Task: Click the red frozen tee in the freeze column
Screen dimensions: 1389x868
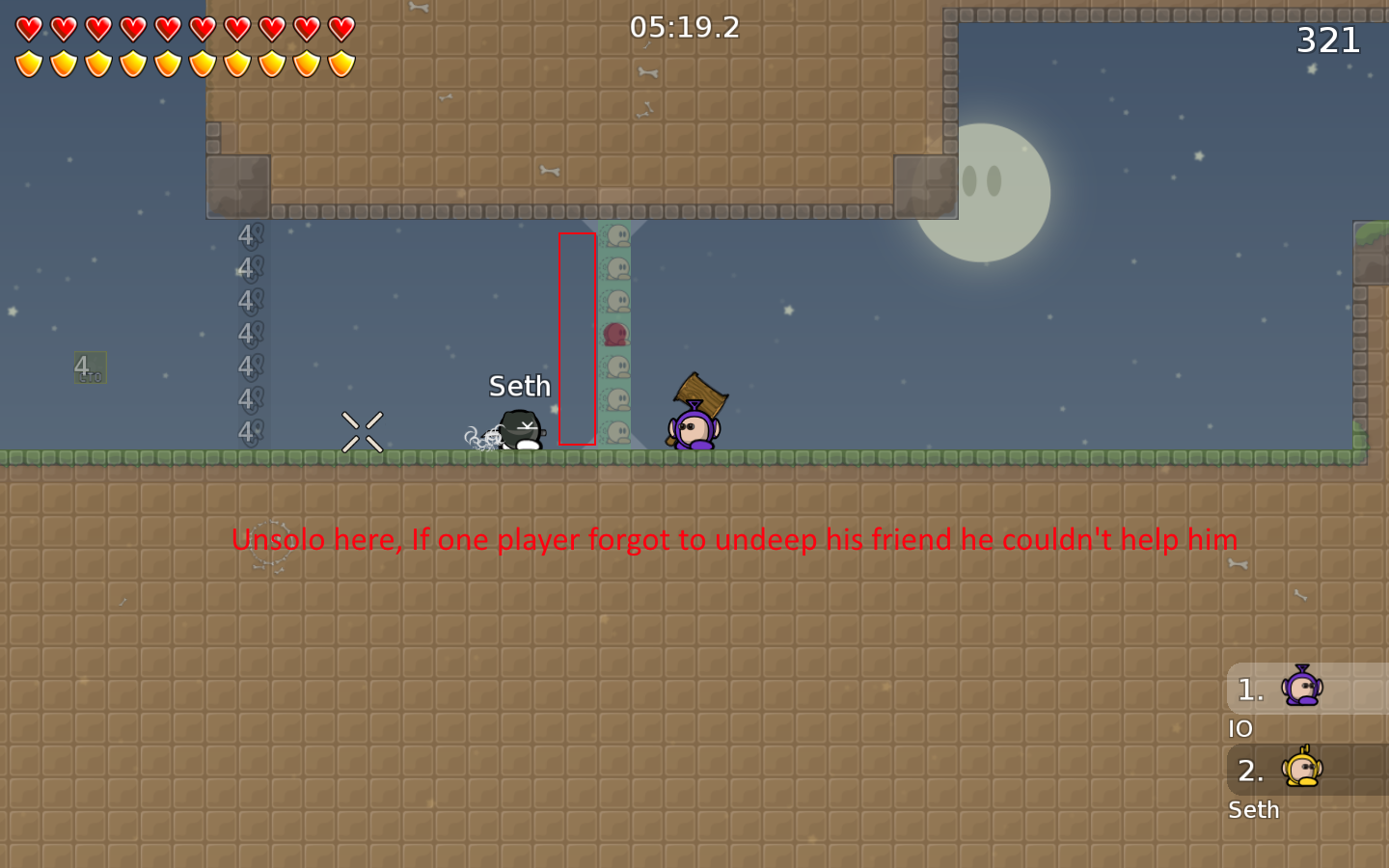Action: [614, 333]
